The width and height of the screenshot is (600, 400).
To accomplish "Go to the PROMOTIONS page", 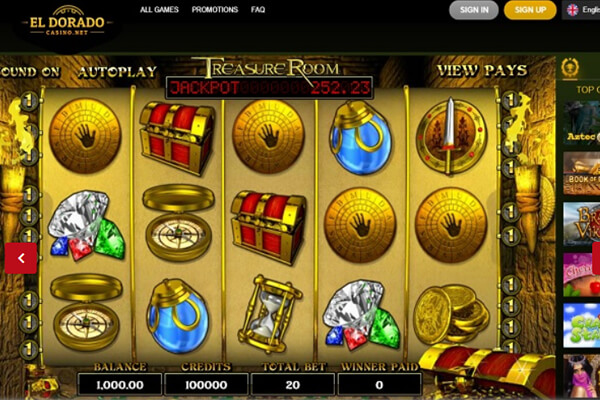I will point(214,10).
